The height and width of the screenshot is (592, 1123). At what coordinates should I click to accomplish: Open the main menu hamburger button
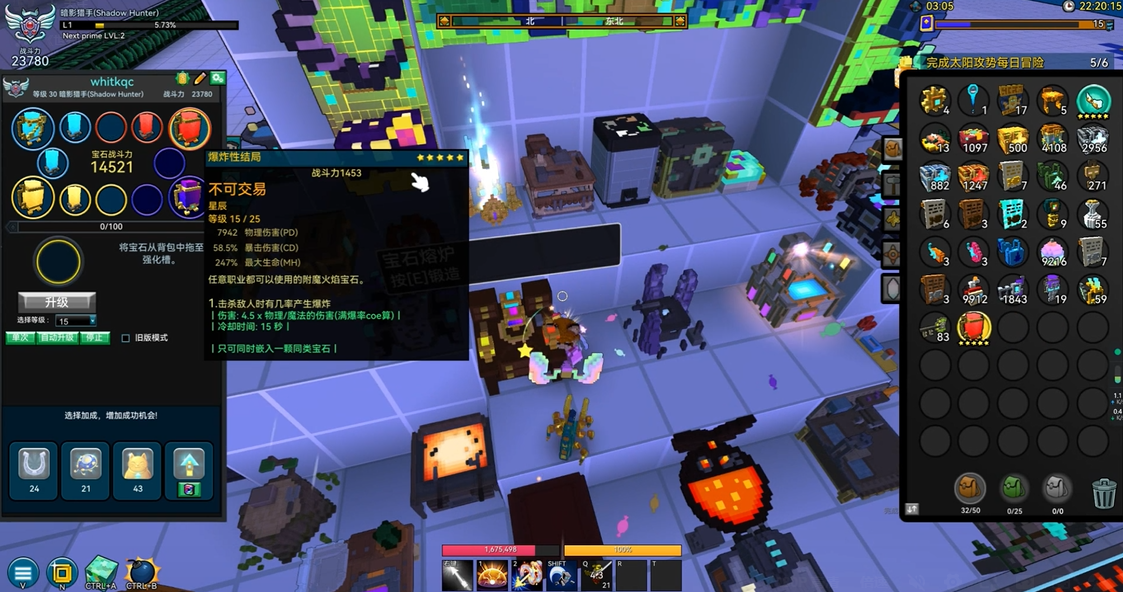[x=22, y=573]
